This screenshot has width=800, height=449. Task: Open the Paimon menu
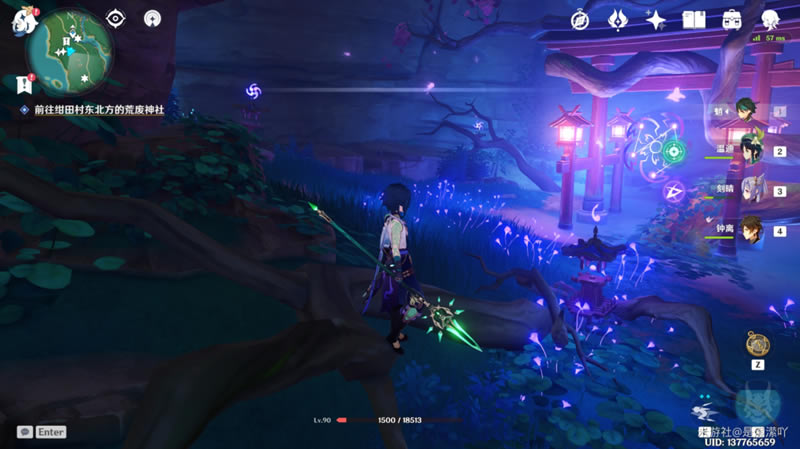click(22, 21)
